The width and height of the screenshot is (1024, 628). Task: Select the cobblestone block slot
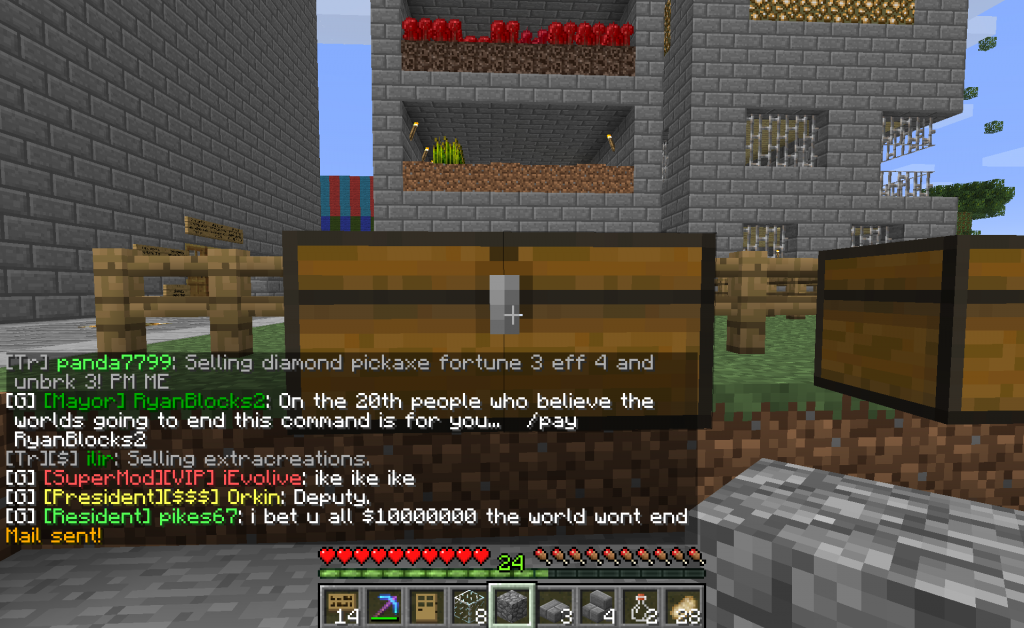[x=513, y=606]
